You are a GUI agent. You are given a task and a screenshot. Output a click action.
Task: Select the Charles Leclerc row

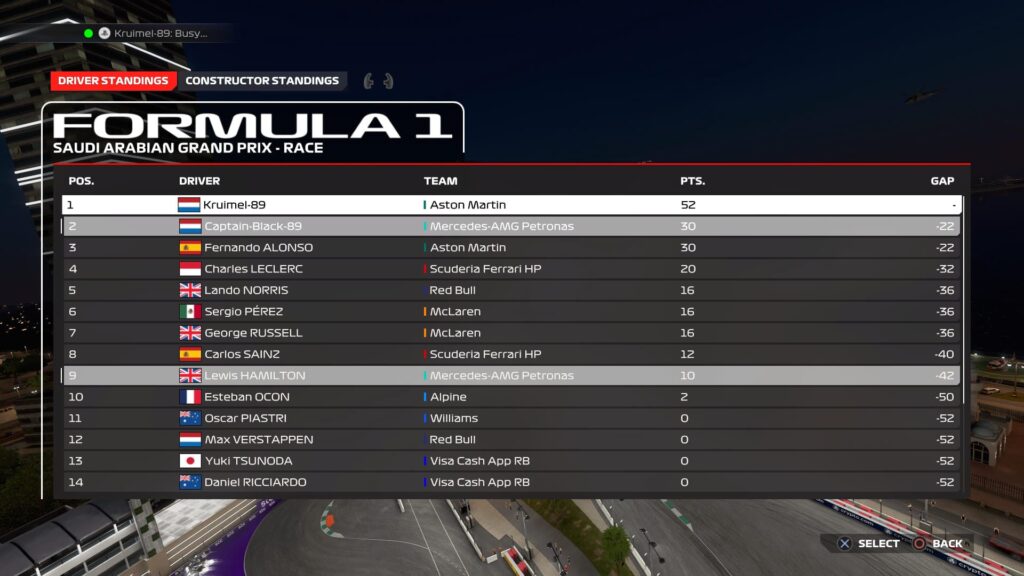coord(511,269)
